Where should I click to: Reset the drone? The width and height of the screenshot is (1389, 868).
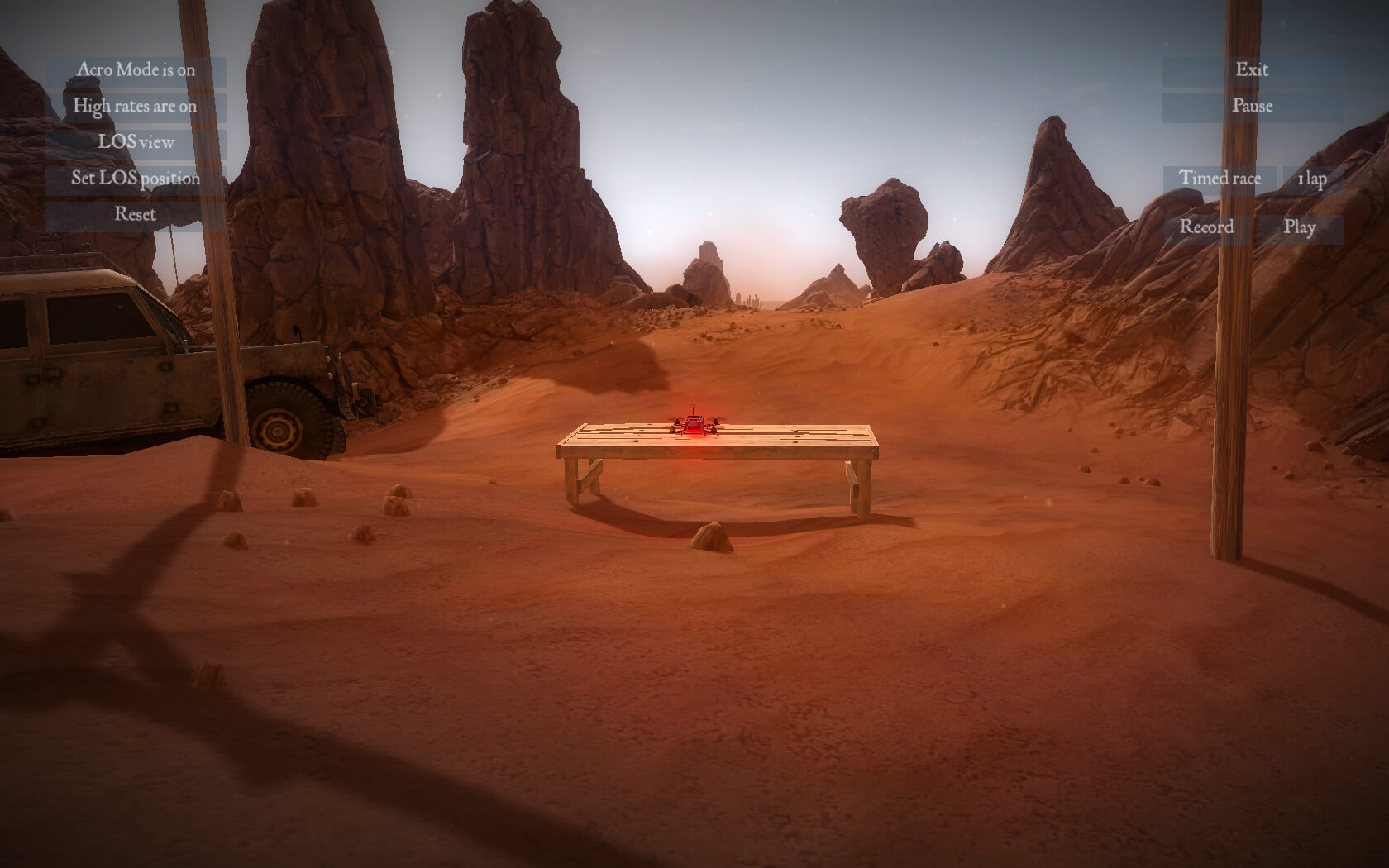pos(136,215)
